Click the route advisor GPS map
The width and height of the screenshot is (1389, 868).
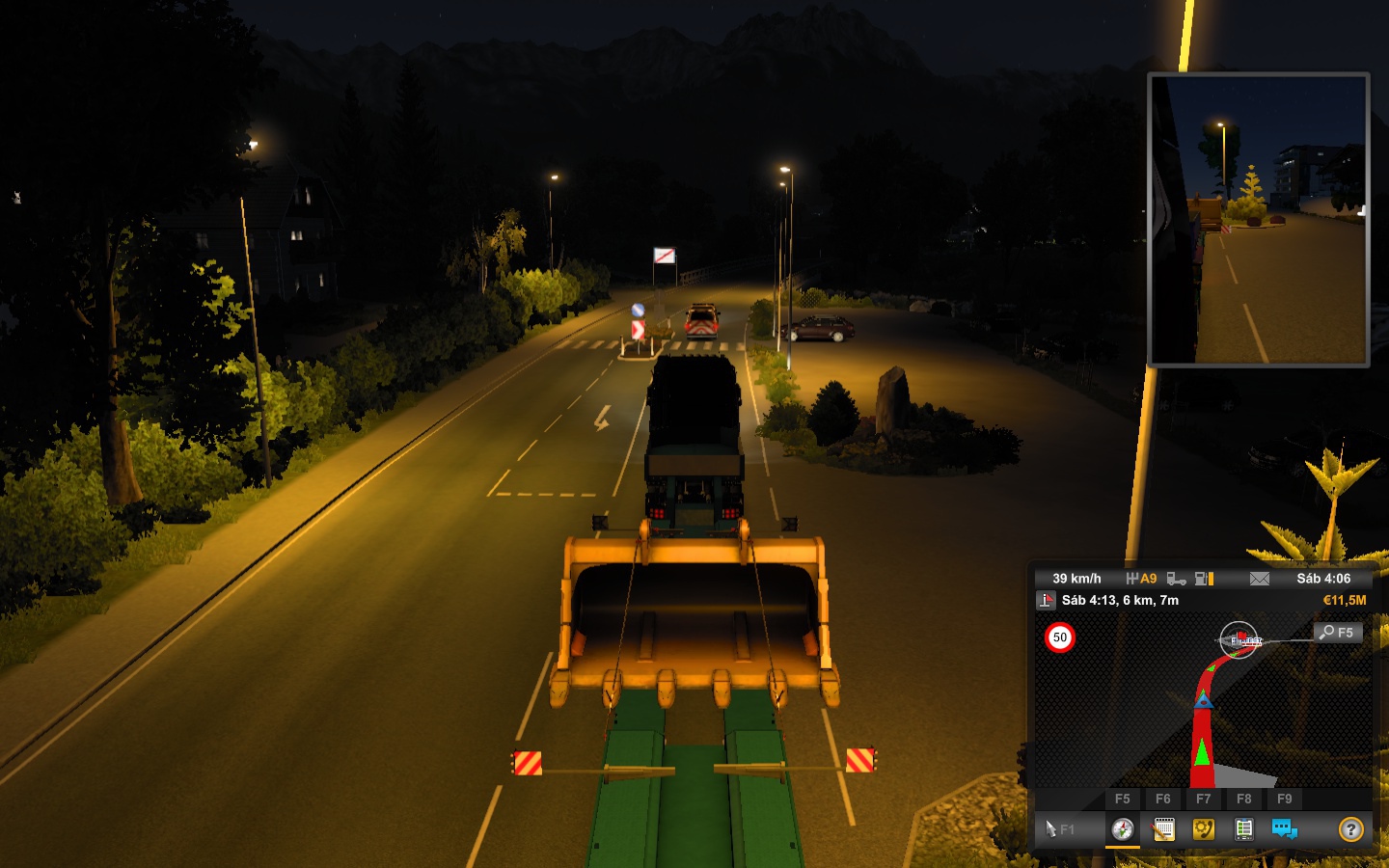point(1202,704)
